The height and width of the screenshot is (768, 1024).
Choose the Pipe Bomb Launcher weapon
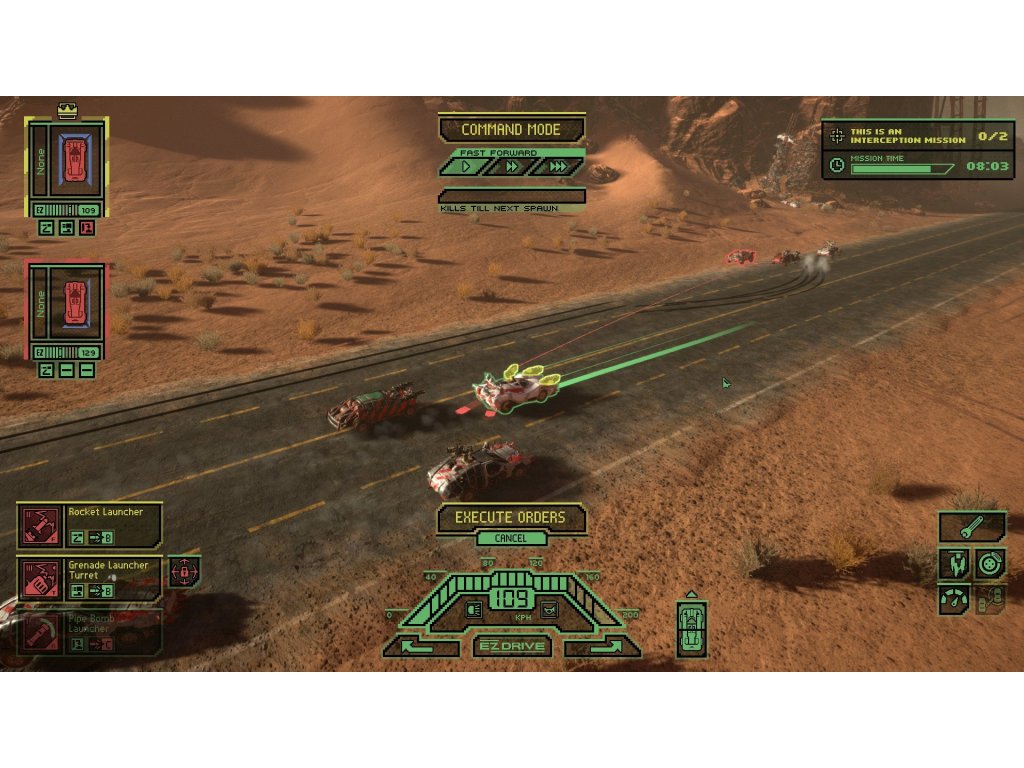point(89,632)
